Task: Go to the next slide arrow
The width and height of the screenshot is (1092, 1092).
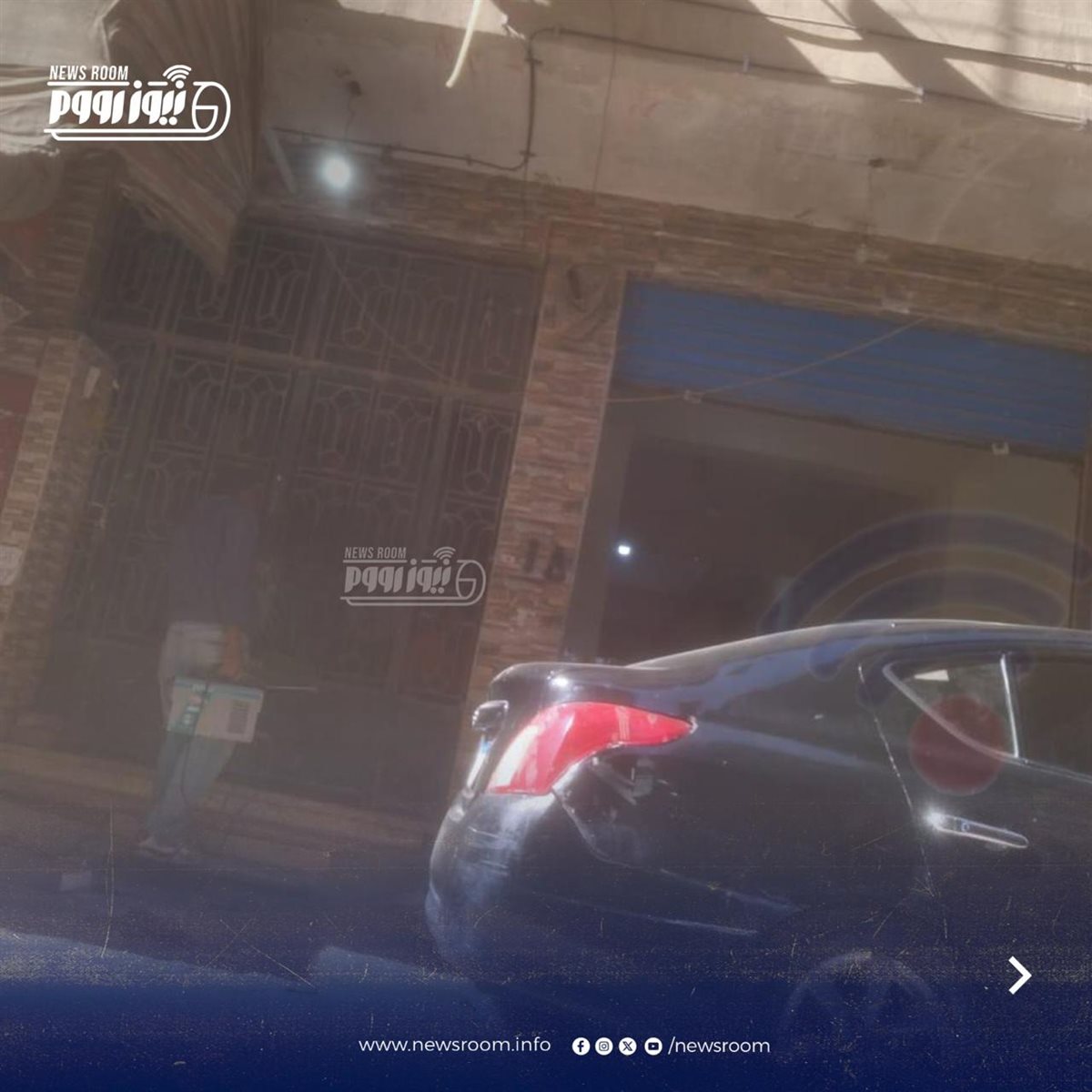Action: [x=1020, y=976]
